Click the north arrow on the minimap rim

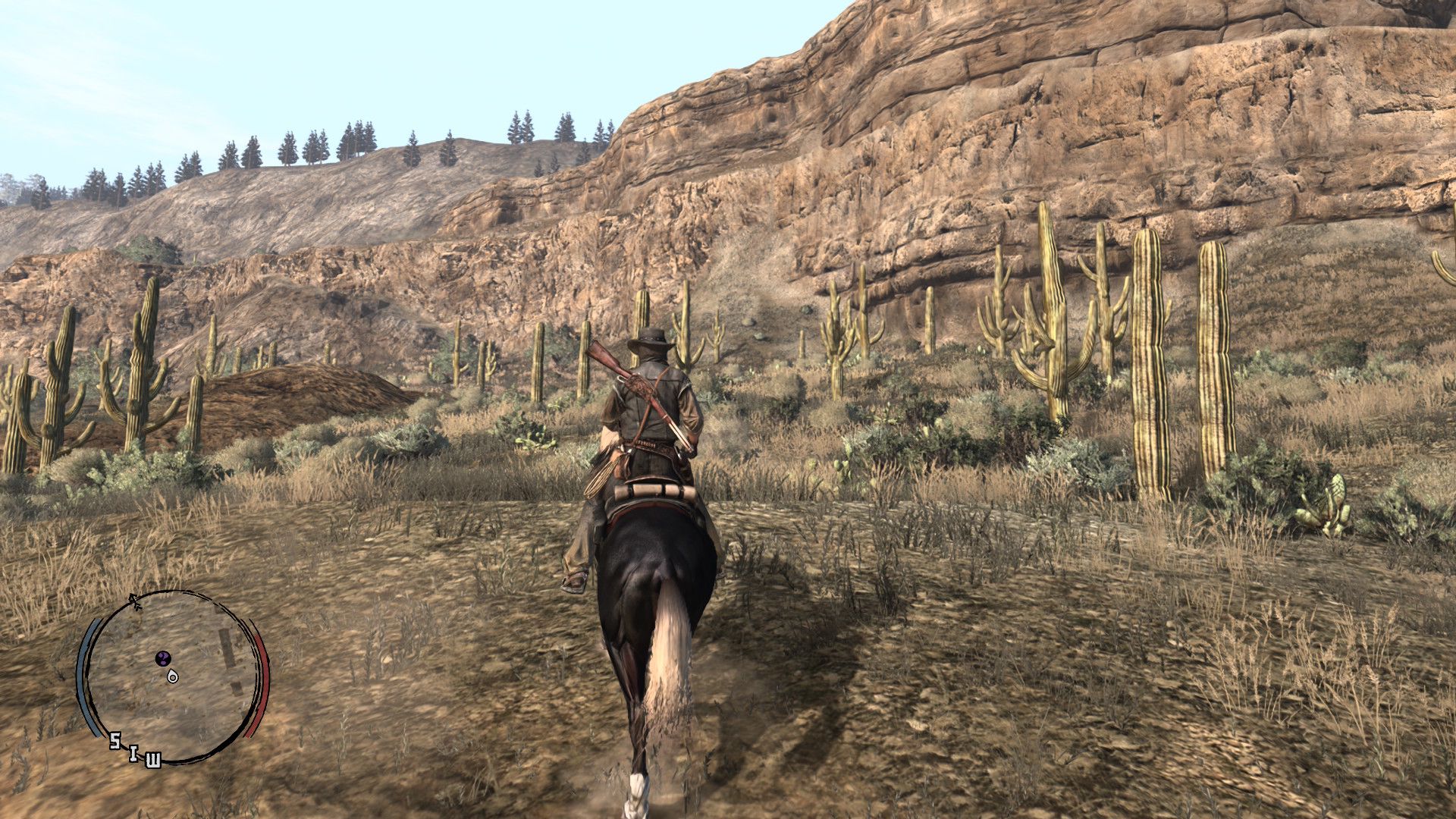pos(136,602)
